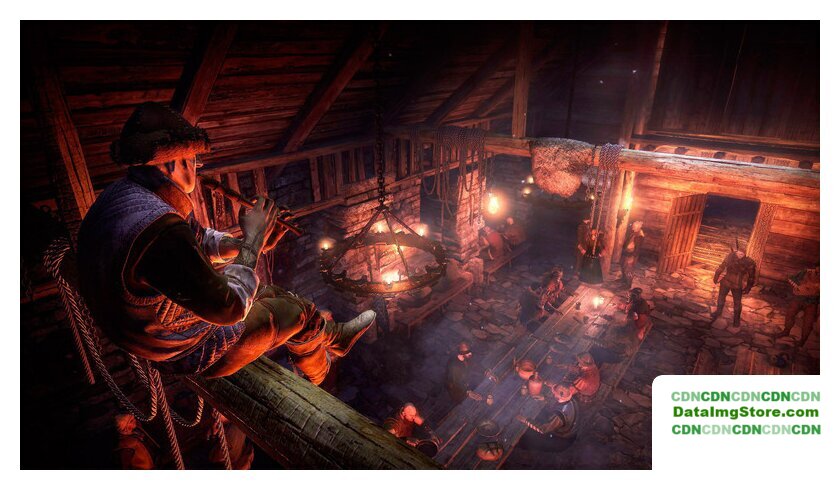840x490 pixels.
Task: Open the DataImgStore.com watermark link
Action: (x=745, y=412)
